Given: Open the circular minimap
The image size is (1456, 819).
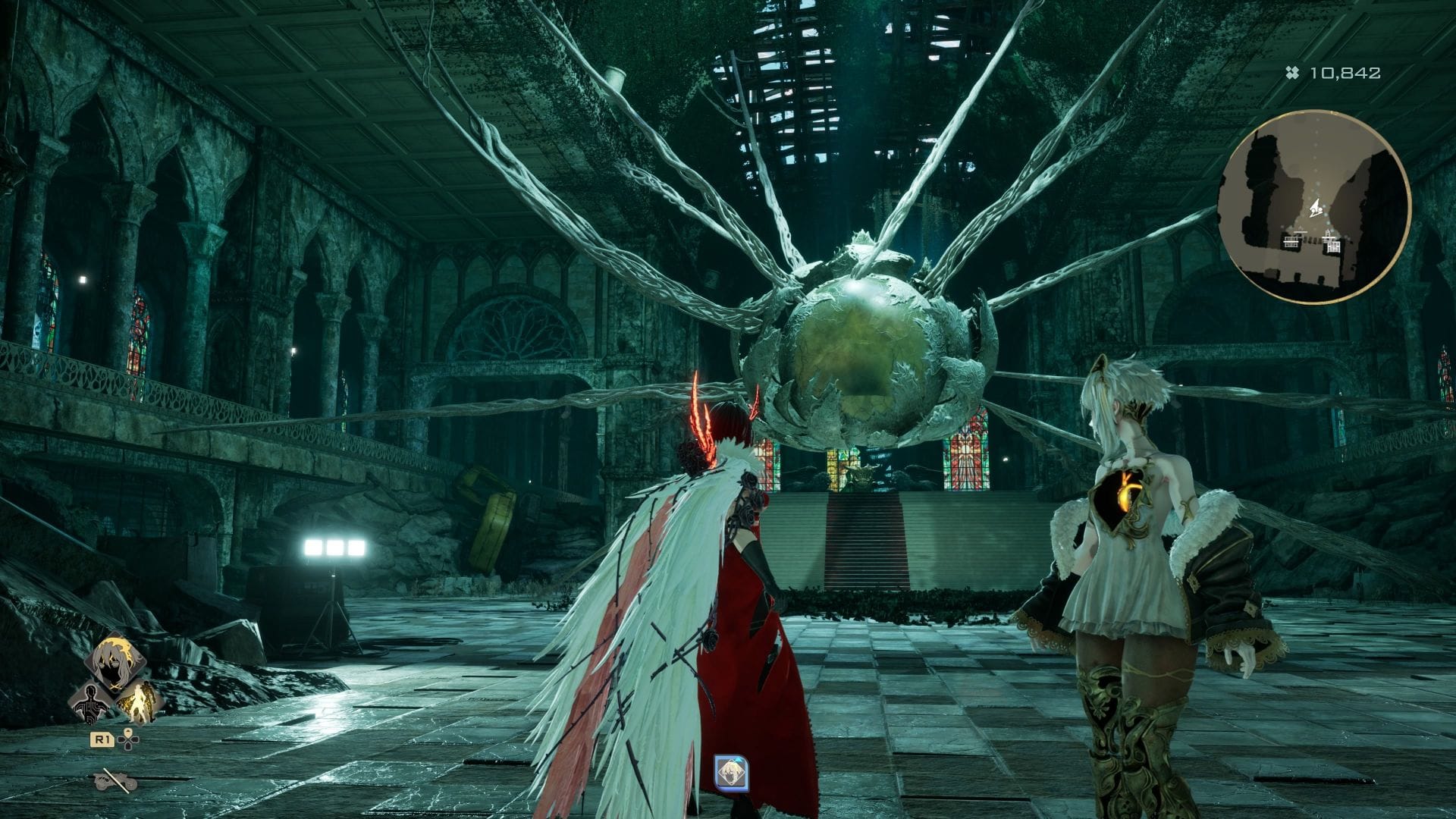Looking at the screenshot, I should [x=1313, y=206].
